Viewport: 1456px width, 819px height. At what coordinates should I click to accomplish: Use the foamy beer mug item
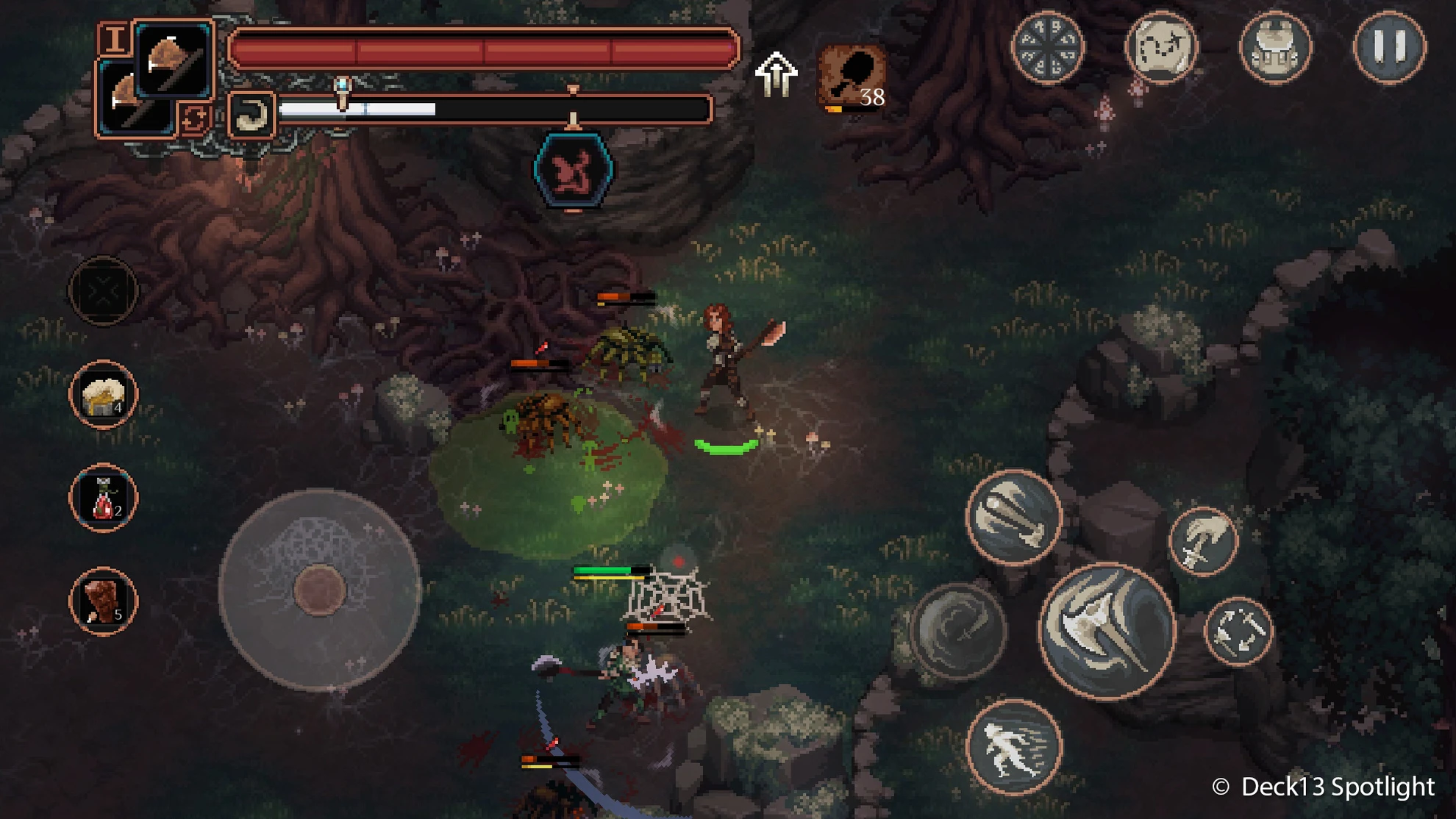click(x=104, y=395)
